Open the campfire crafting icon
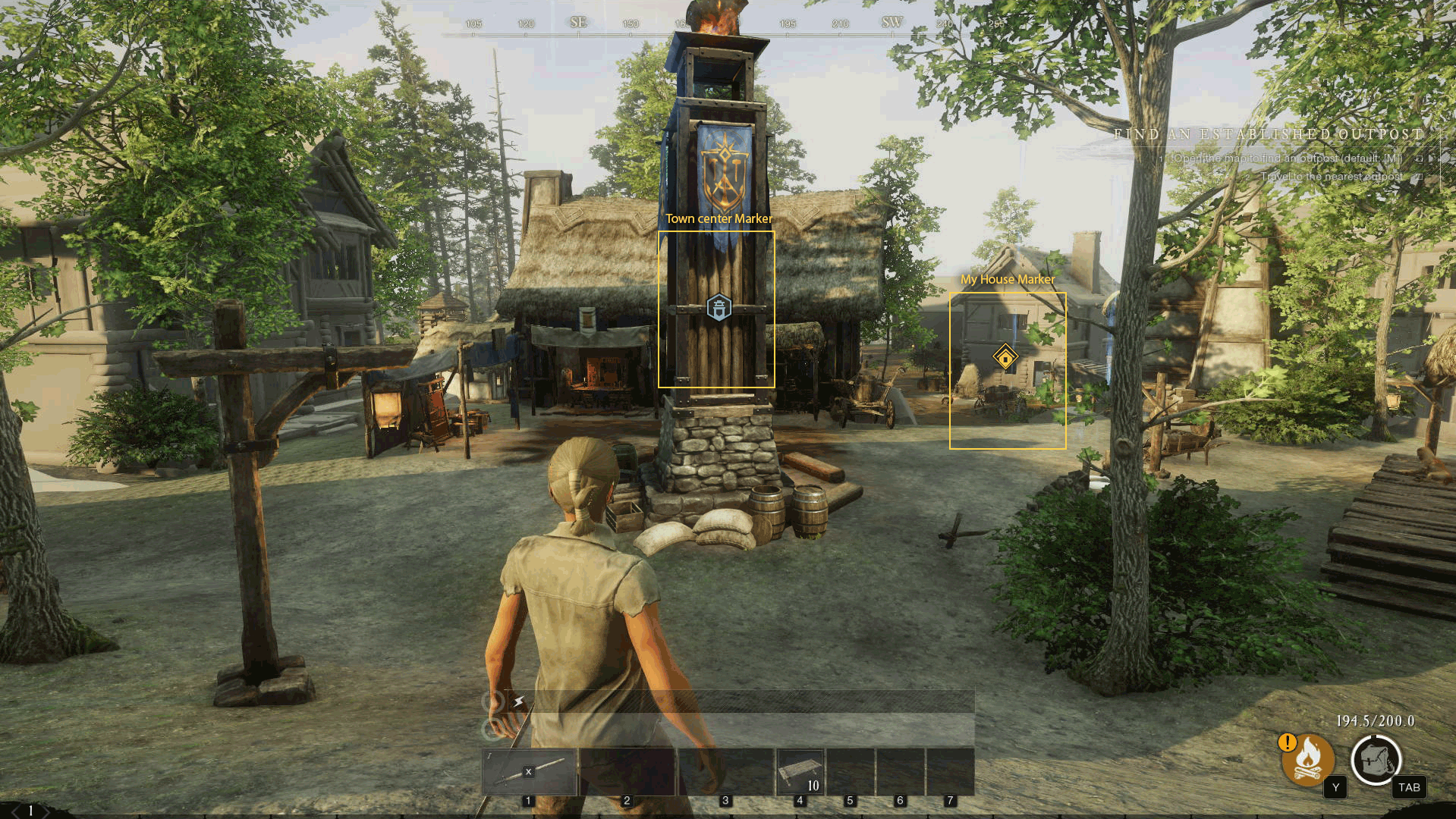 pyautogui.click(x=1308, y=759)
